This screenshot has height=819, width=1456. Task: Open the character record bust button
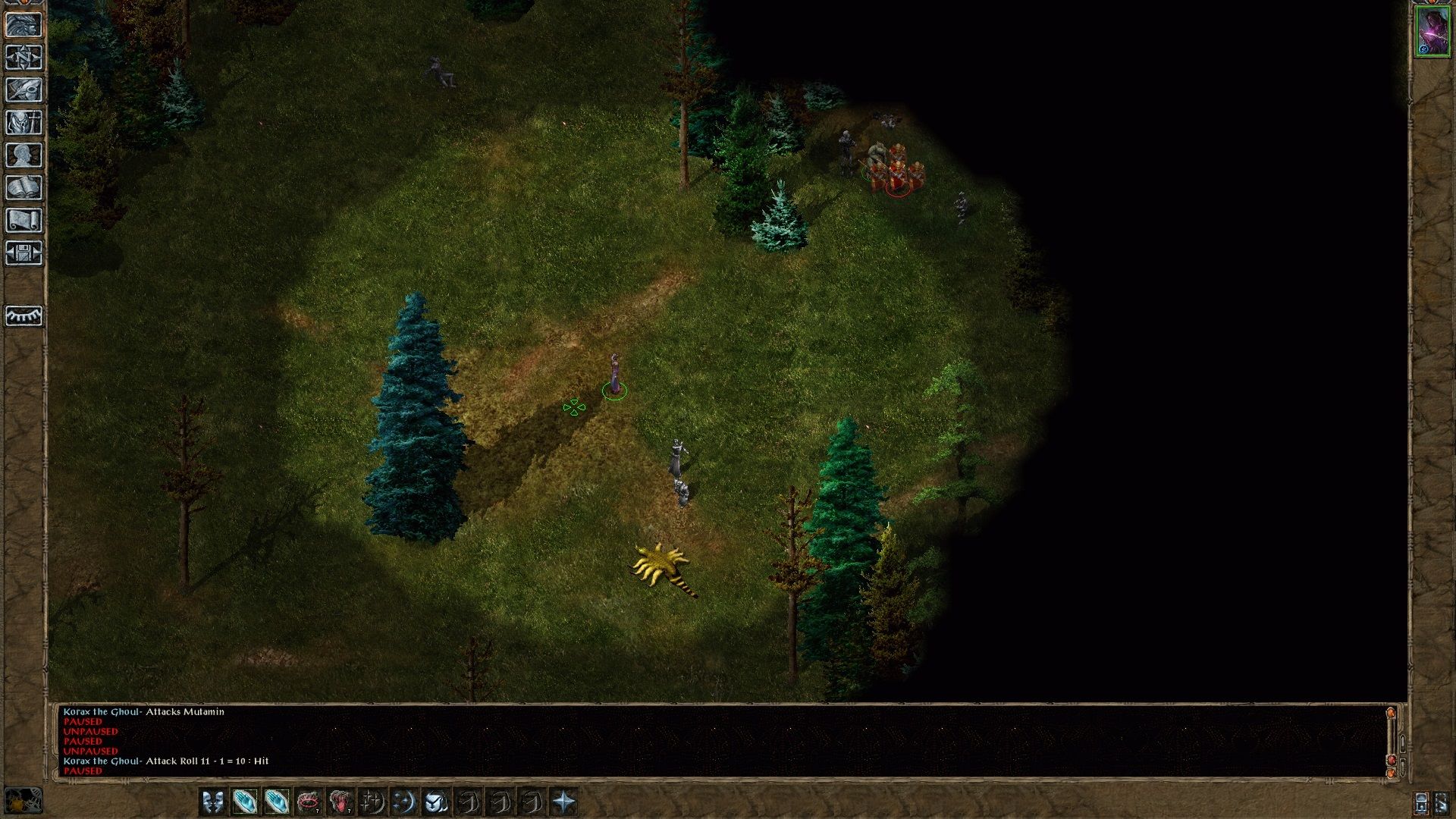click(24, 155)
